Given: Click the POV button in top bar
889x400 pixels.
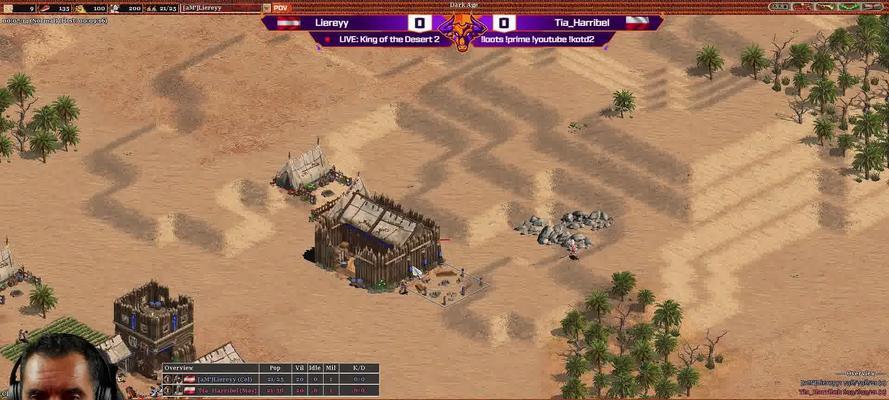Looking at the screenshot, I should click(280, 8).
